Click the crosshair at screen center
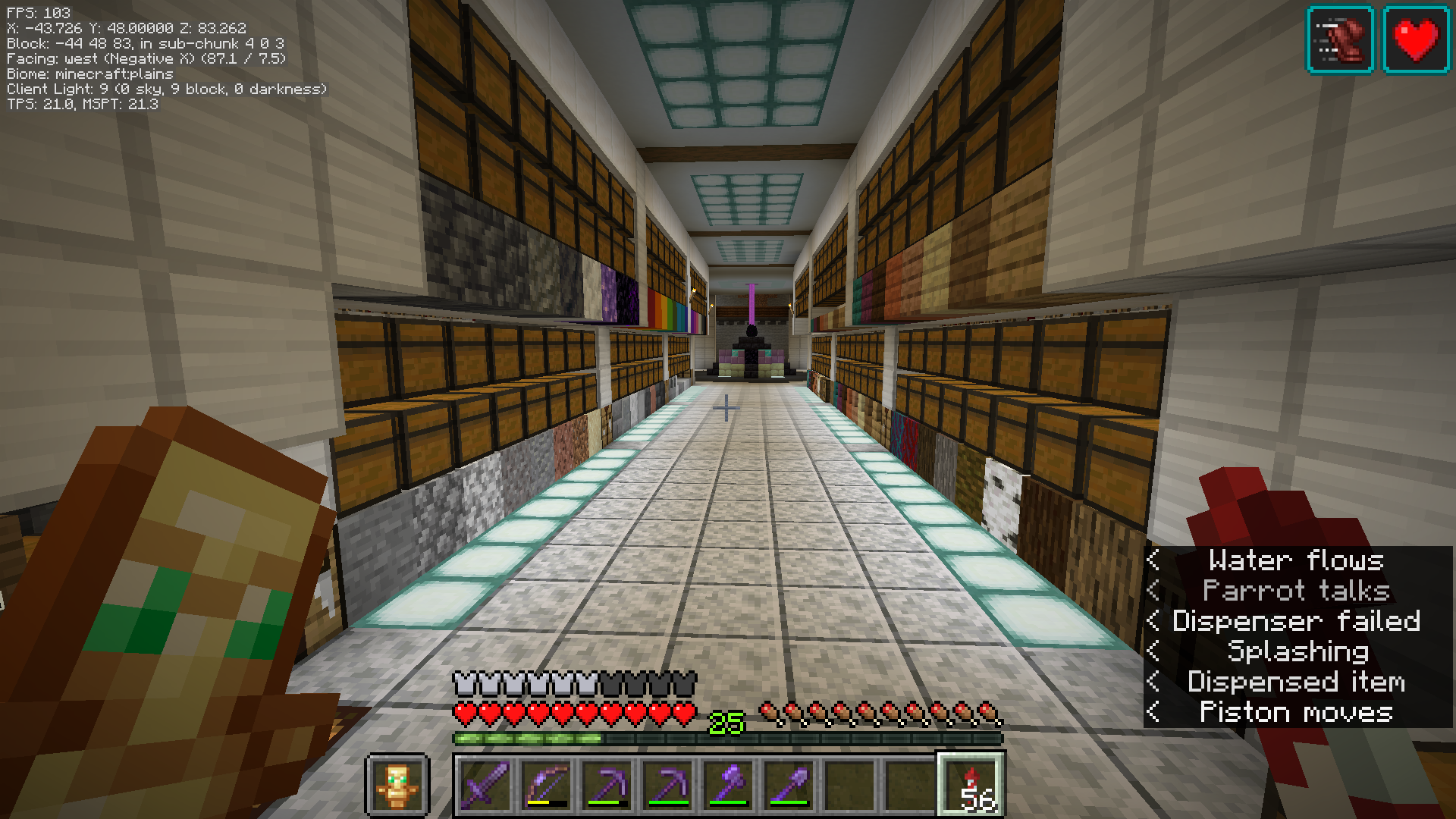Image resolution: width=1456 pixels, height=819 pixels. (x=726, y=407)
